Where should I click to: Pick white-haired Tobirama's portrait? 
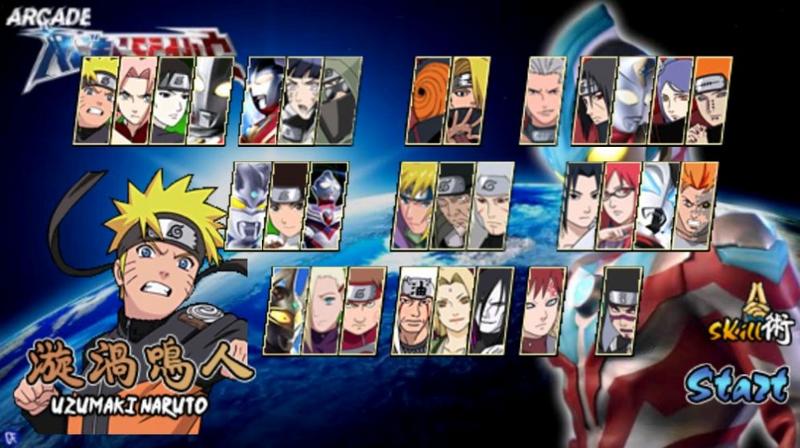494,205
